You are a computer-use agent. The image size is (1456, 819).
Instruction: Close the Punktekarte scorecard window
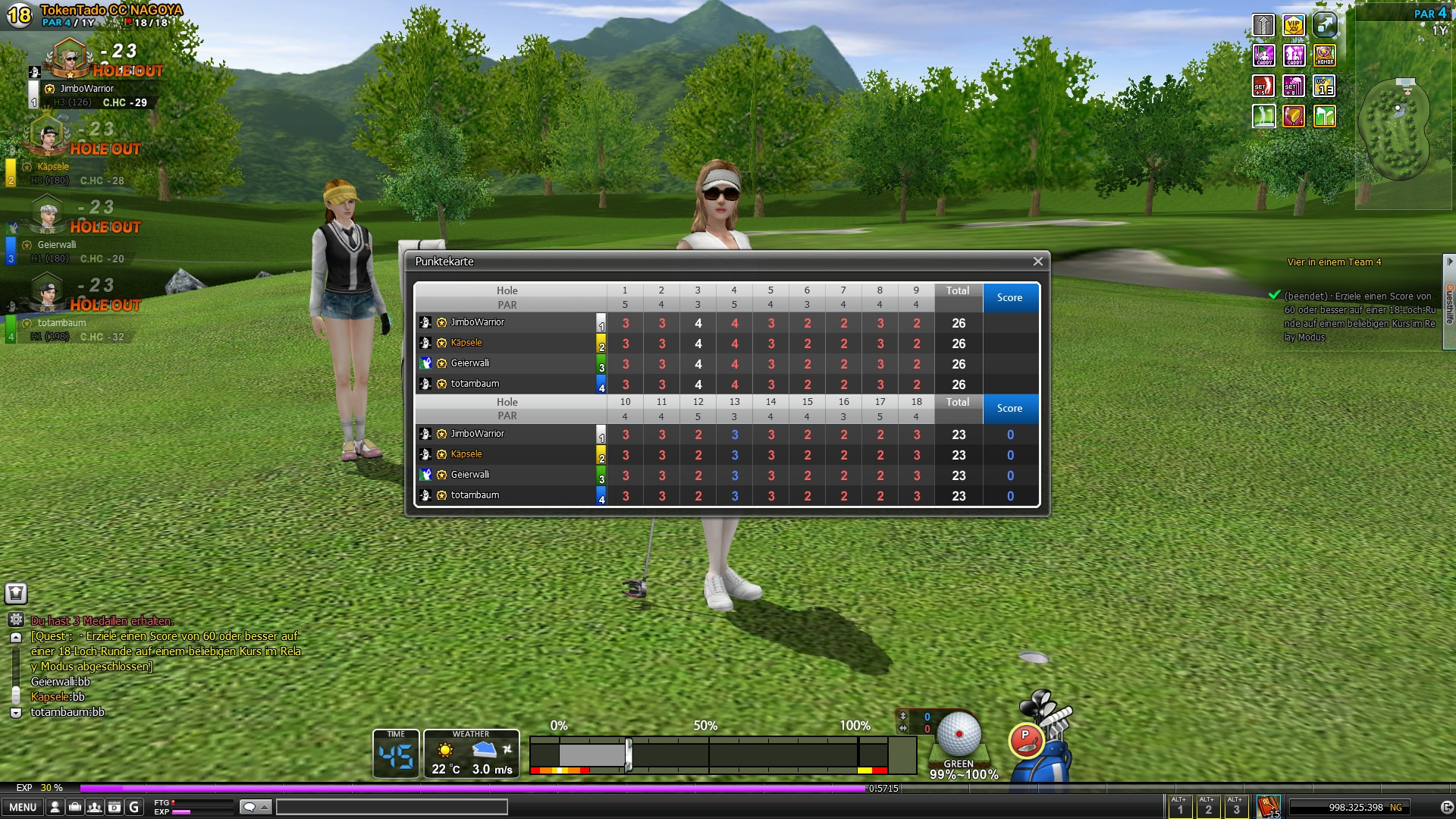1037,262
